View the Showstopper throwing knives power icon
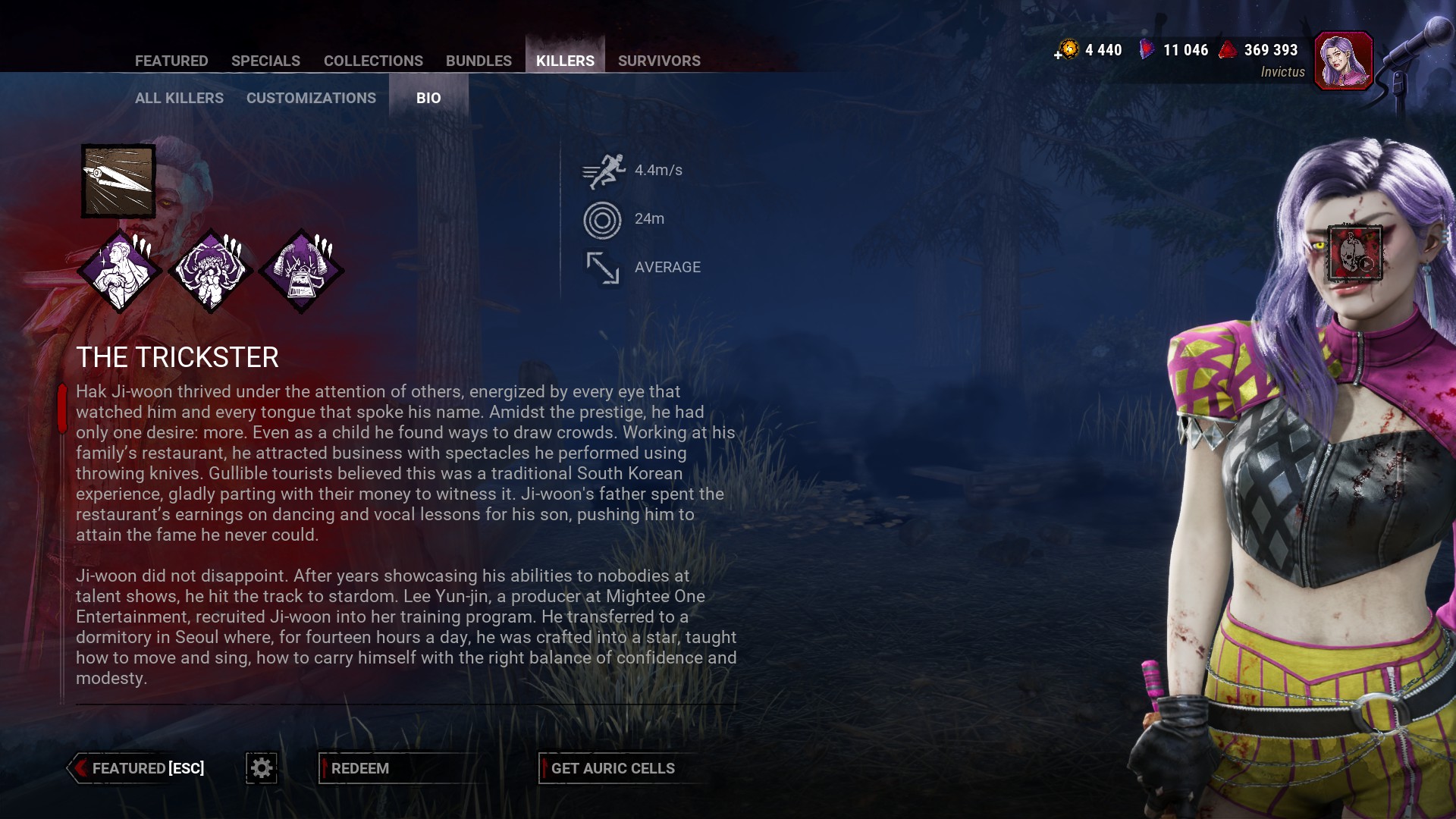 [118, 181]
